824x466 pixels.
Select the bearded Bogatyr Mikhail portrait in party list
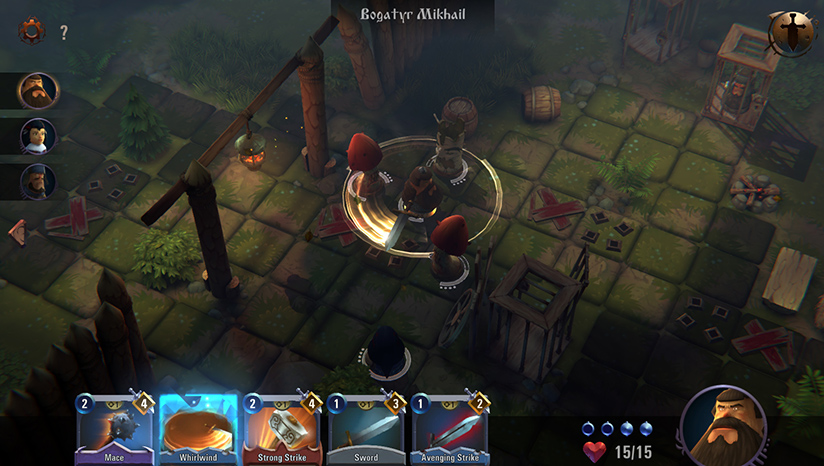(38, 90)
